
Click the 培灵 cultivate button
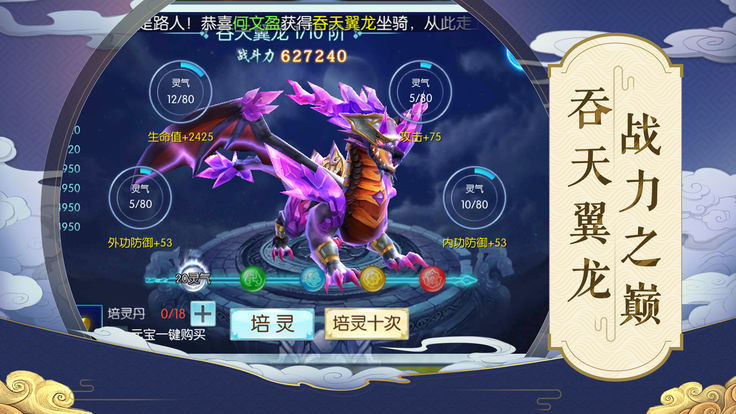[270, 323]
